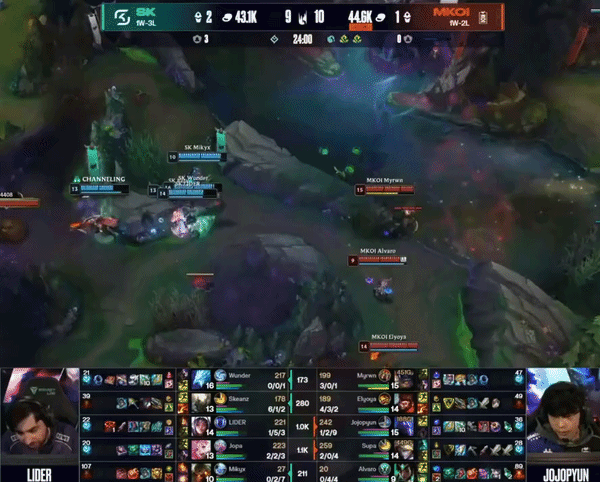
Task: Pick Alvaro's champion portrait in the scoreboard
Action: click(407, 469)
